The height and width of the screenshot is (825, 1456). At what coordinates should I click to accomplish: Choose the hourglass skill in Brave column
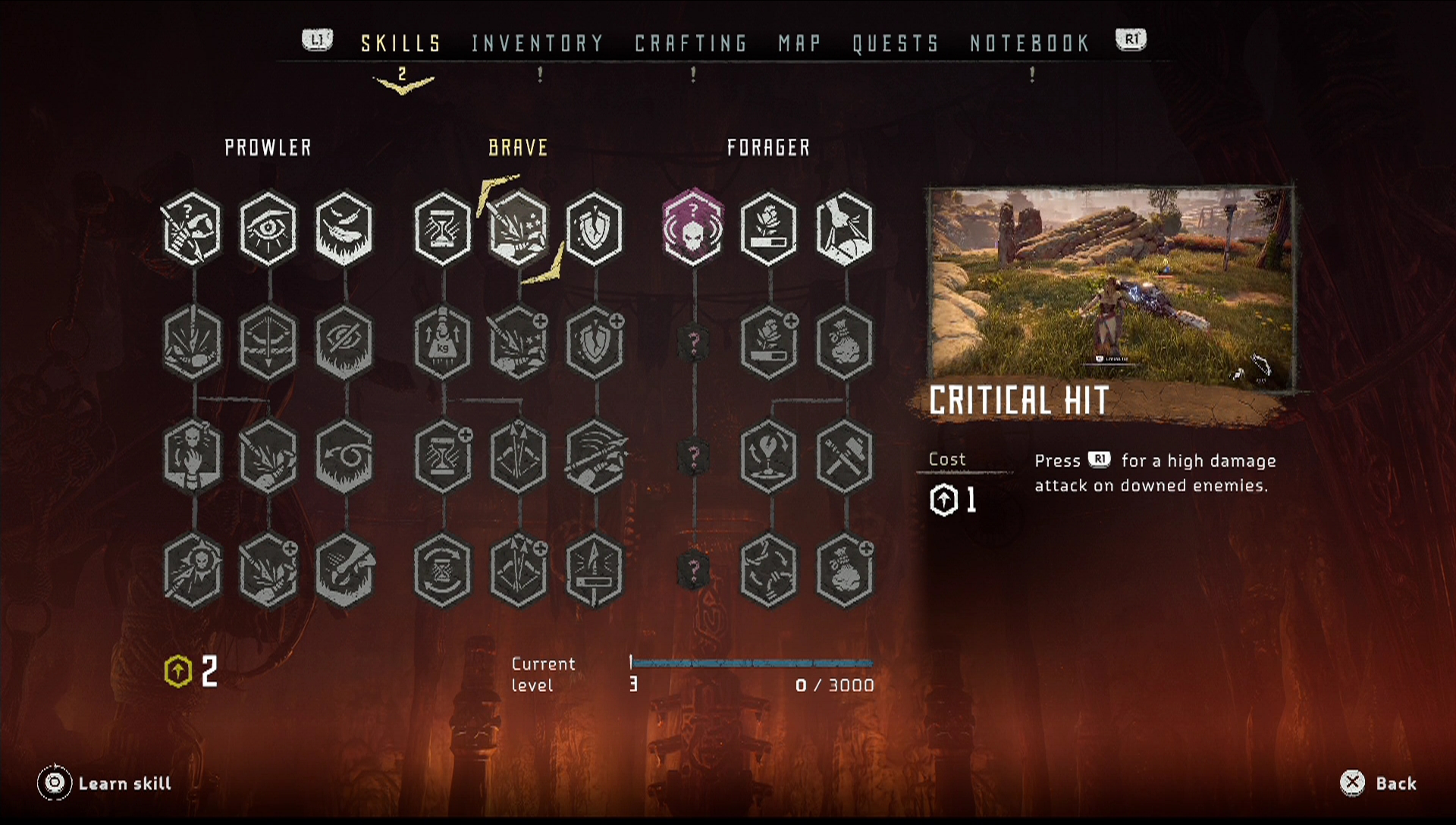(x=443, y=228)
